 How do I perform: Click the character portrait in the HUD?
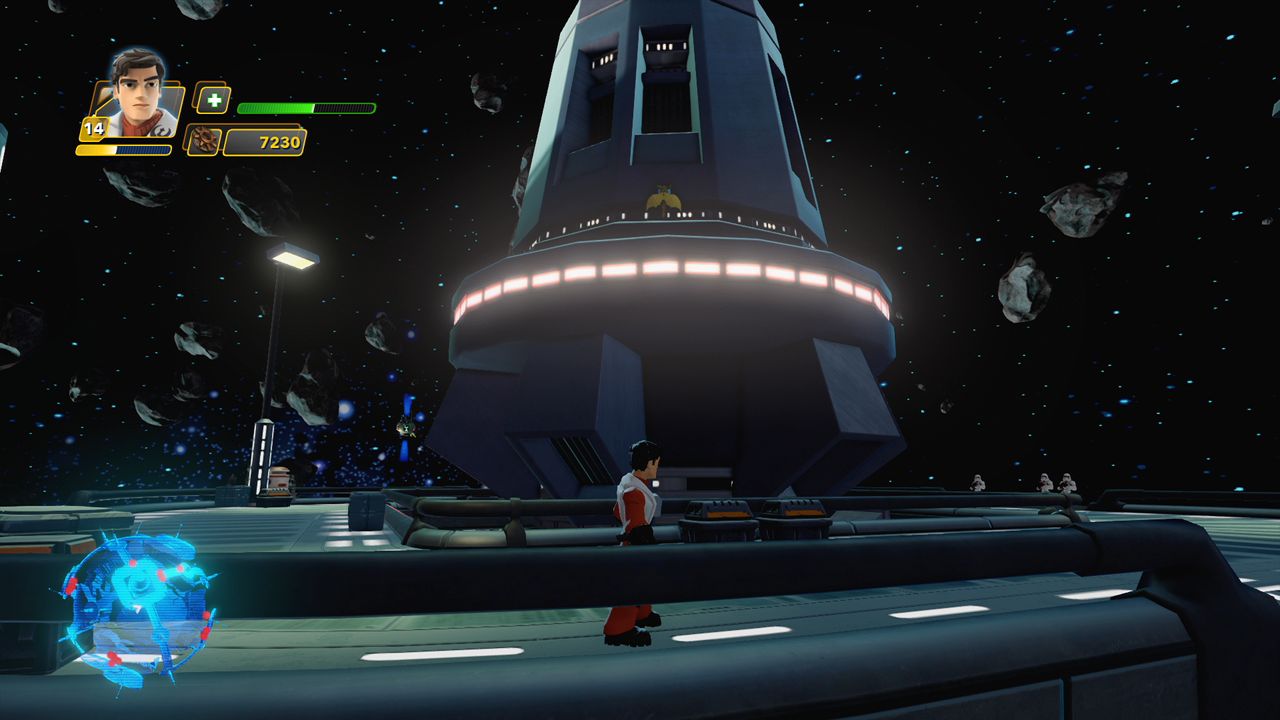click(138, 94)
